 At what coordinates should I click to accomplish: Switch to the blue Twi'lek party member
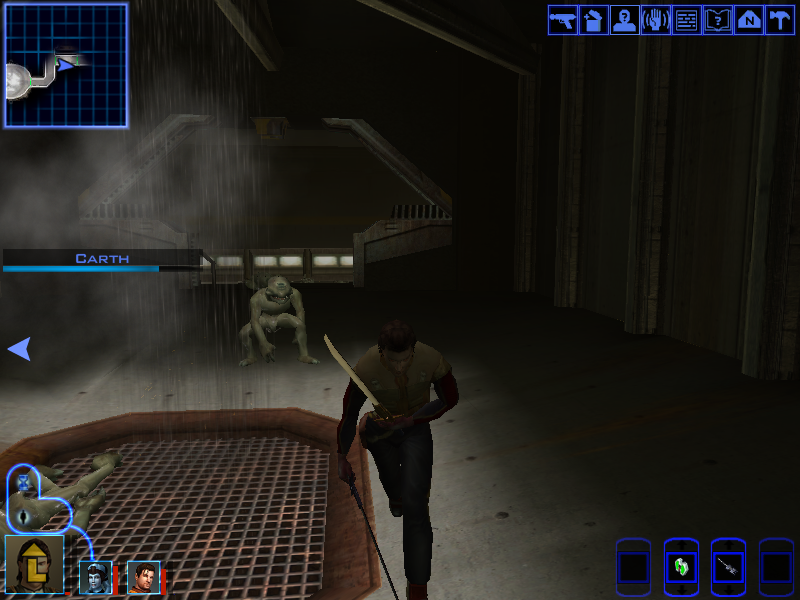pyautogui.click(x=95, y=577)
